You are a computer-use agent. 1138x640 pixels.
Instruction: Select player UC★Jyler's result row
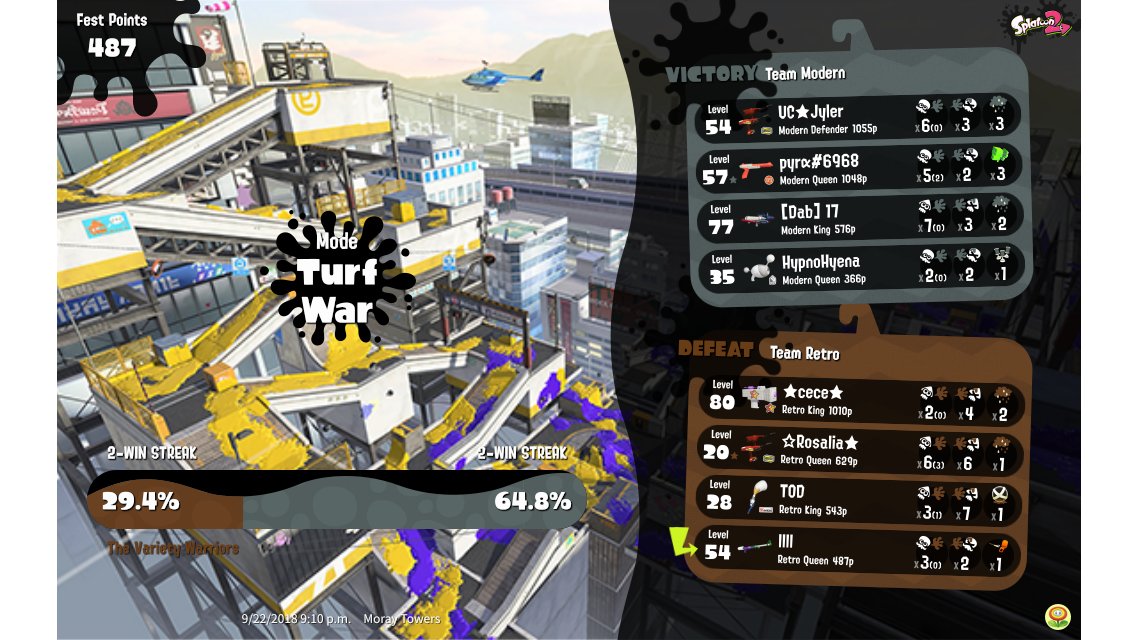pyautogui.click(x=860, y=118)
